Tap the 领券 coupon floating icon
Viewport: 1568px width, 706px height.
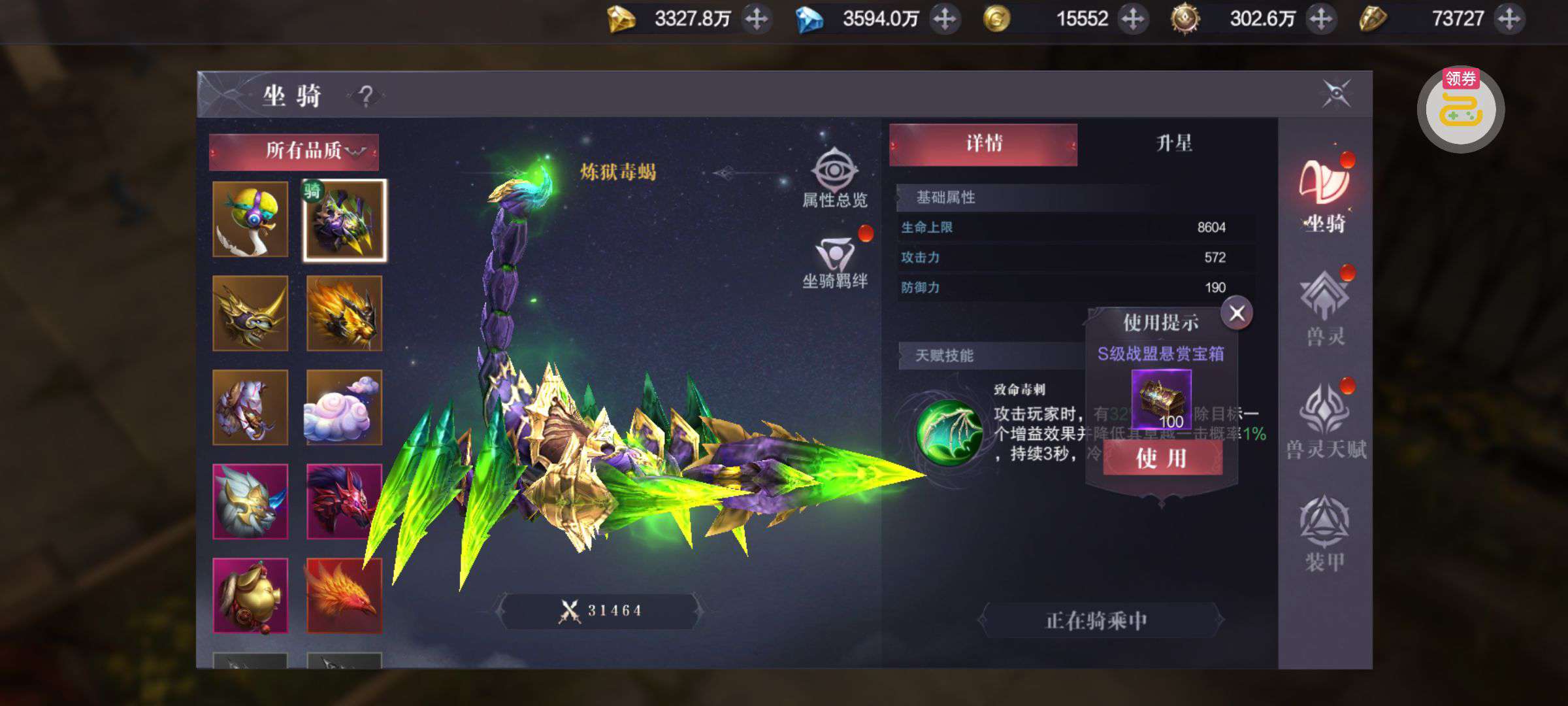click(x=1461, y=110)
